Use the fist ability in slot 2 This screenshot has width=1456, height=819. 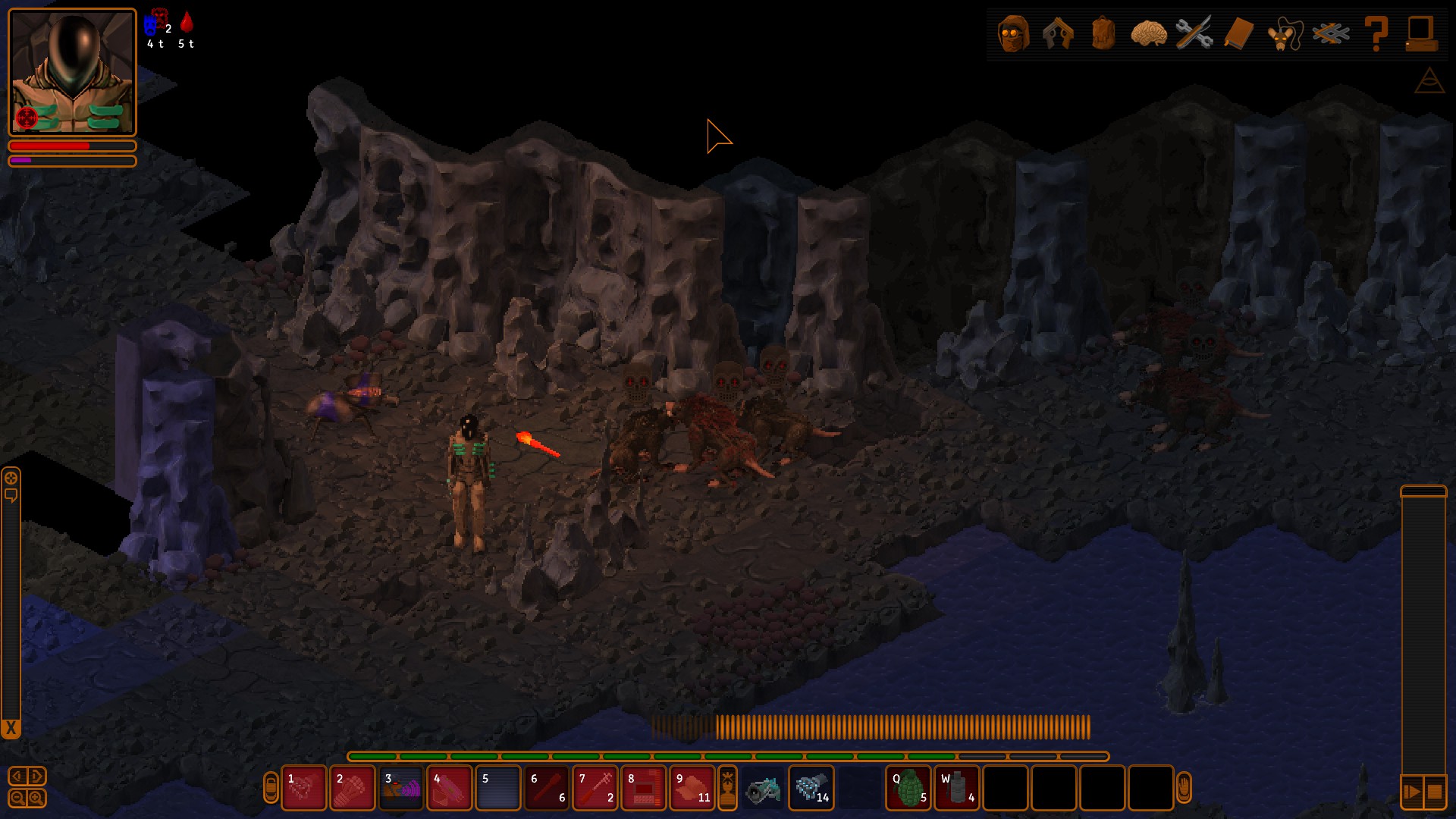pyautogui.click(x=353, y=788)
